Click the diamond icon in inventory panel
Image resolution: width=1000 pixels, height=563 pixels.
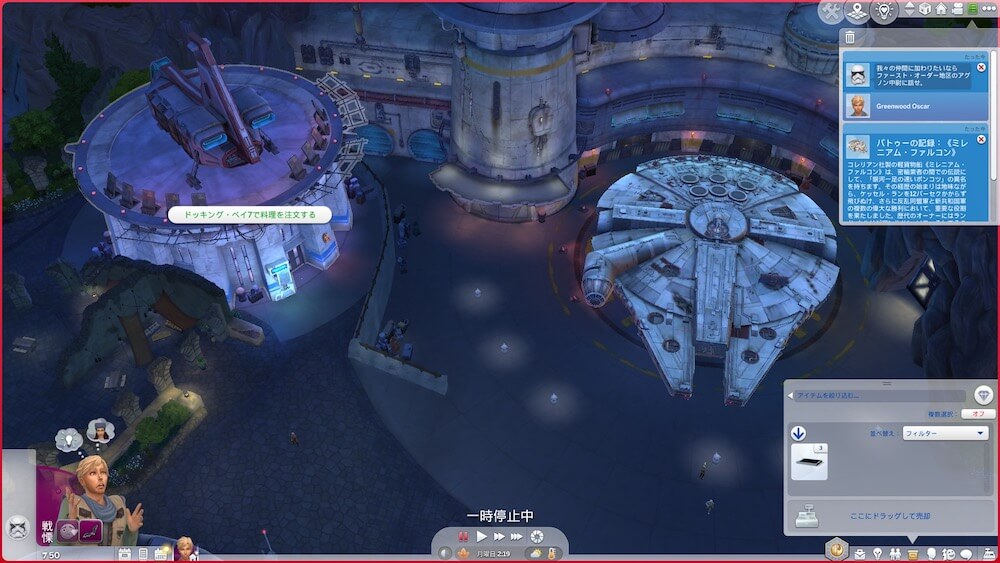(983, 395)
